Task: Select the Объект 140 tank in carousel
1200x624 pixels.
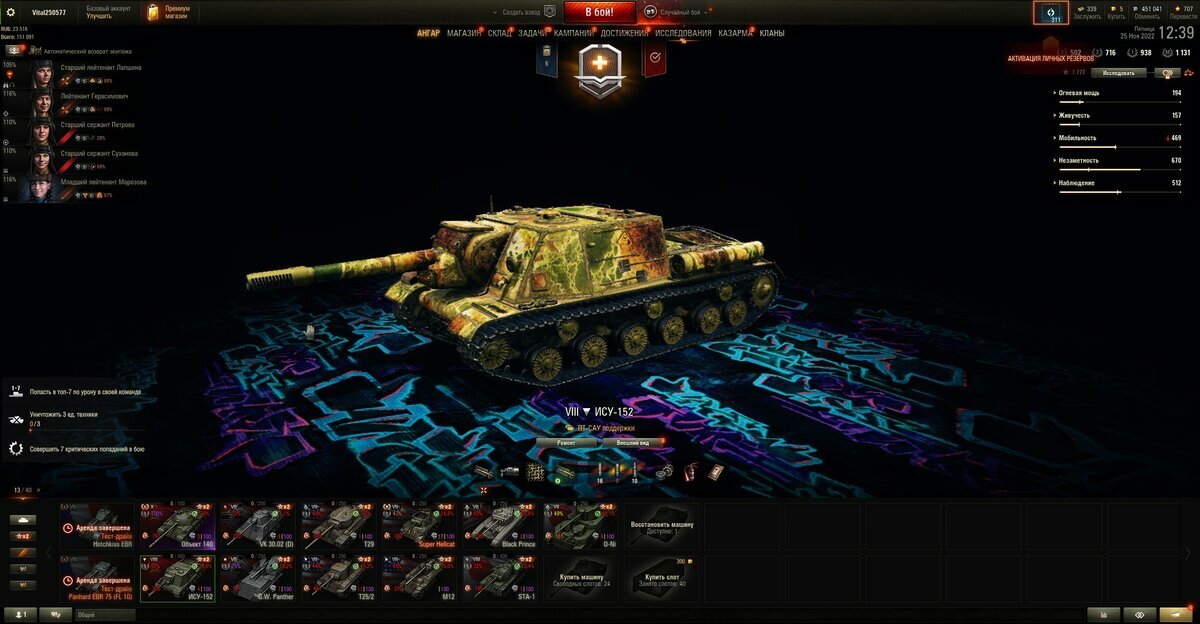Action: (178, 525)
